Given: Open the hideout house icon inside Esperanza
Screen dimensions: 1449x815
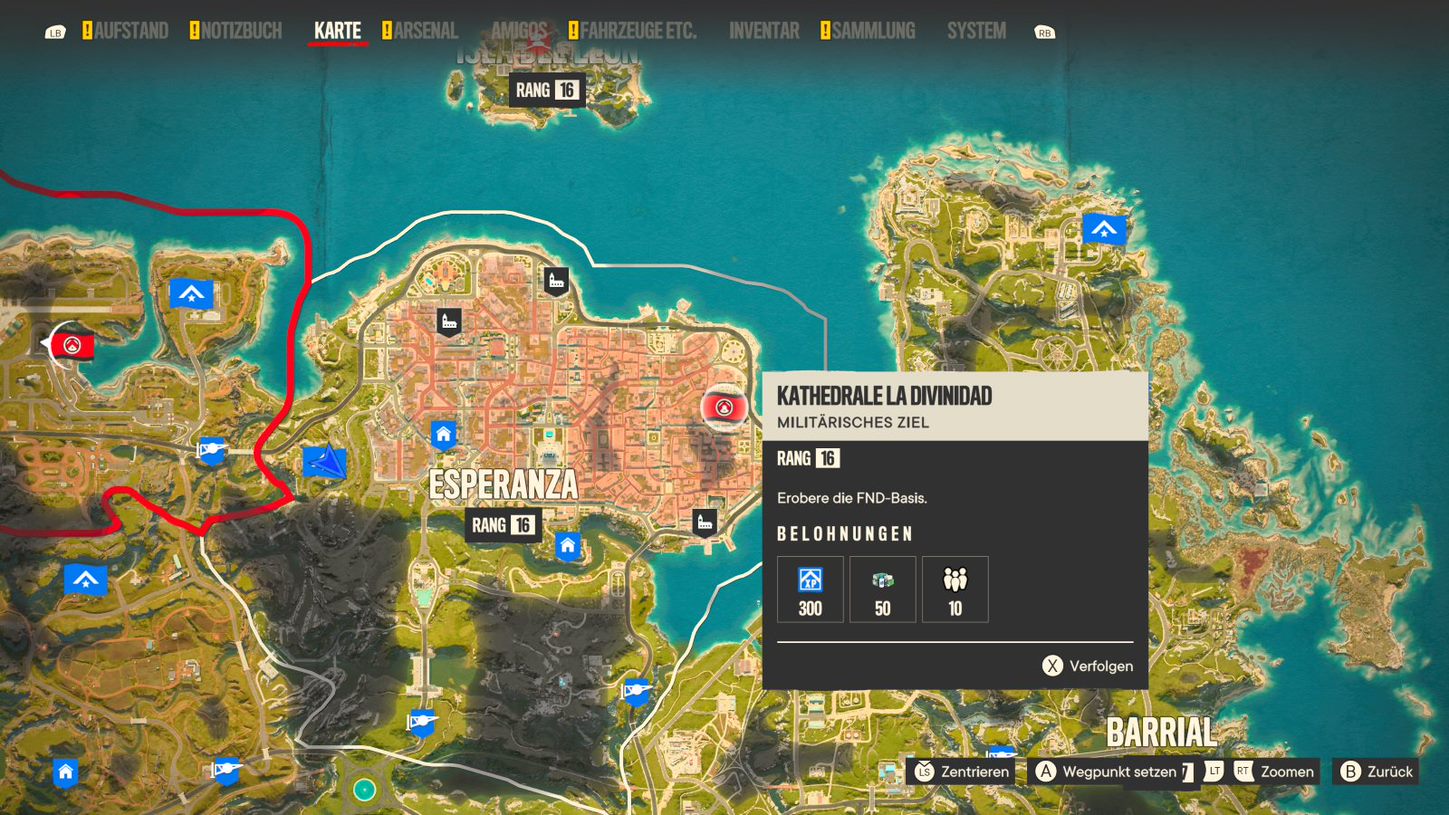Looking at the screenshot, I should 441,433.
